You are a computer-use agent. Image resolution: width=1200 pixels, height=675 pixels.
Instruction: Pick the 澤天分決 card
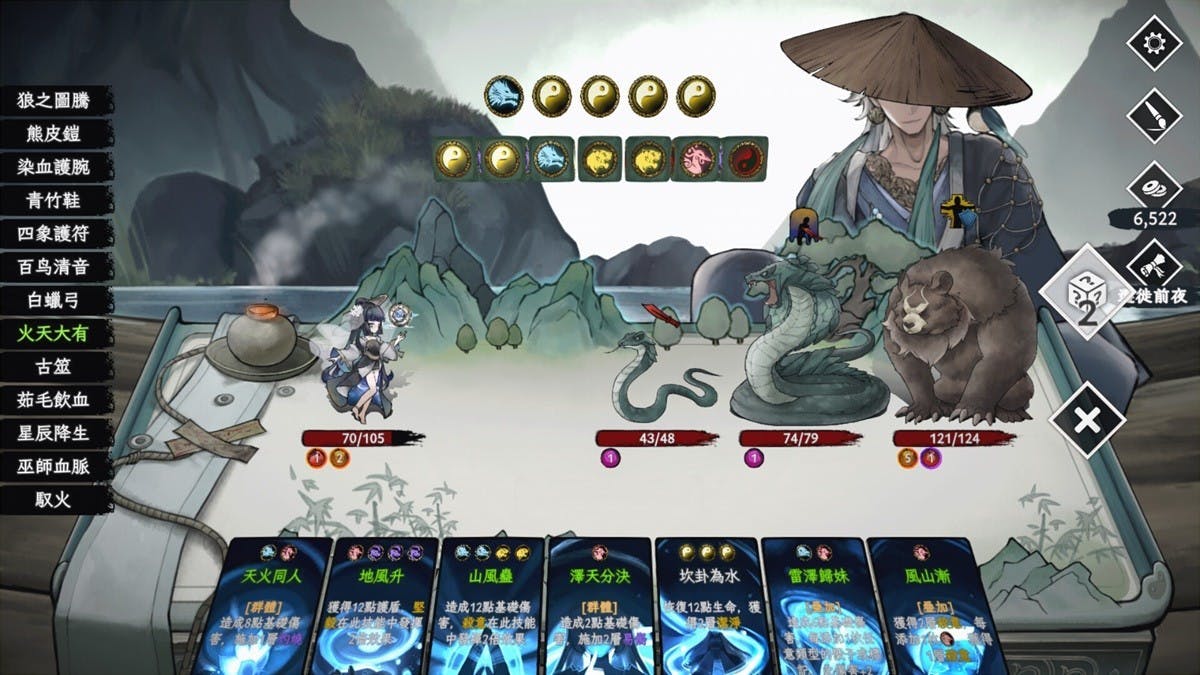pyautogui.click(x=600, y=605)
